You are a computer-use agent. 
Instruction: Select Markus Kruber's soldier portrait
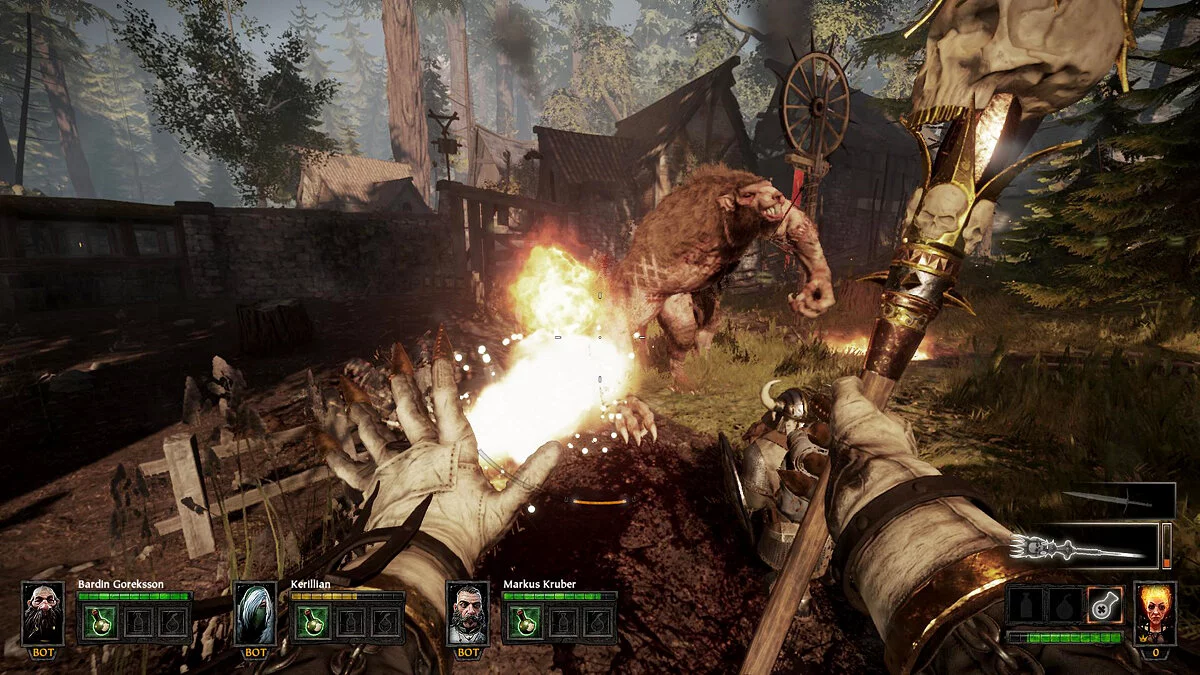tap(467, 613)
